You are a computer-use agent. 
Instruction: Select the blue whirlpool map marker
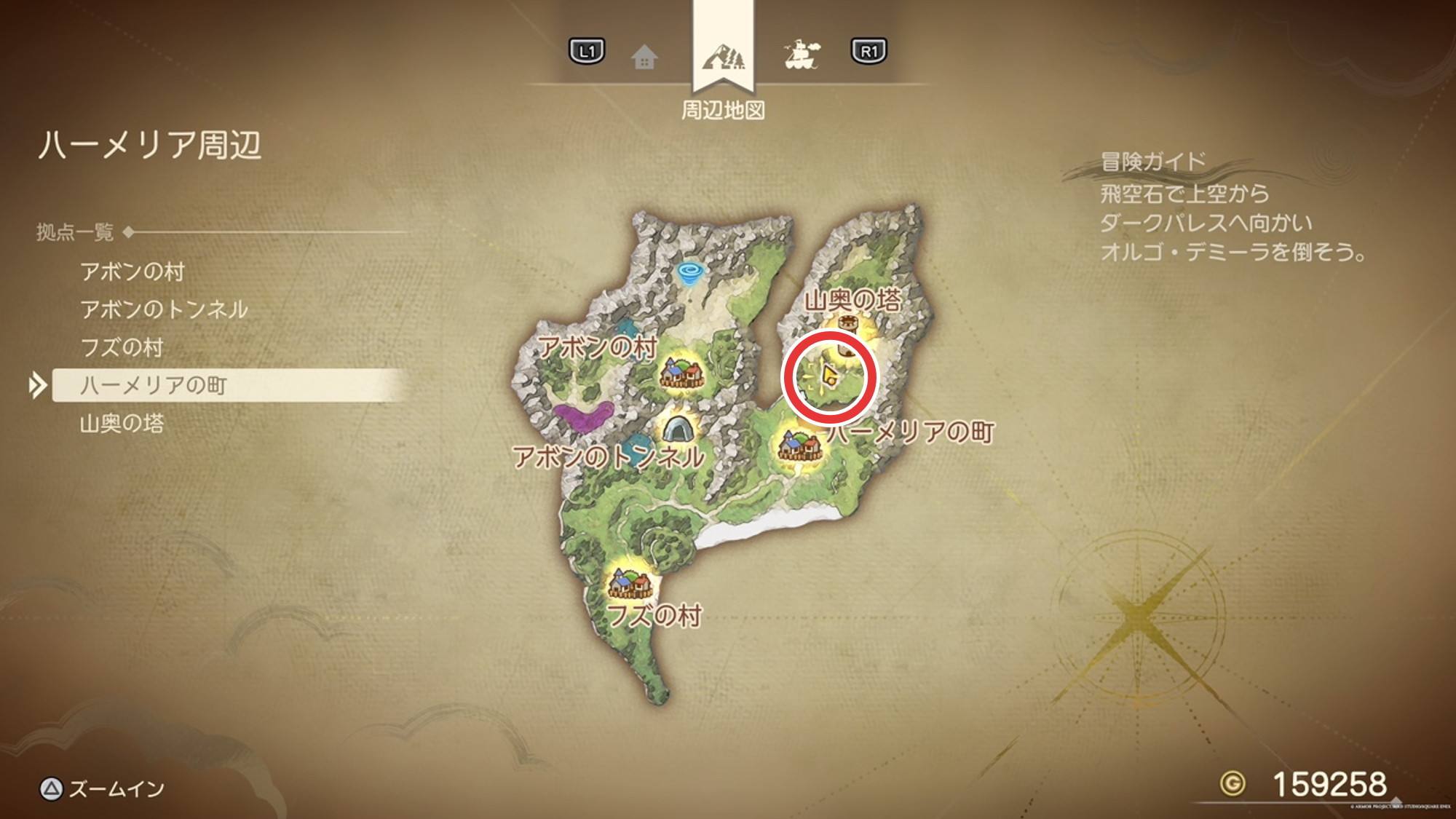pyautogui.click(x=688, y=274)
